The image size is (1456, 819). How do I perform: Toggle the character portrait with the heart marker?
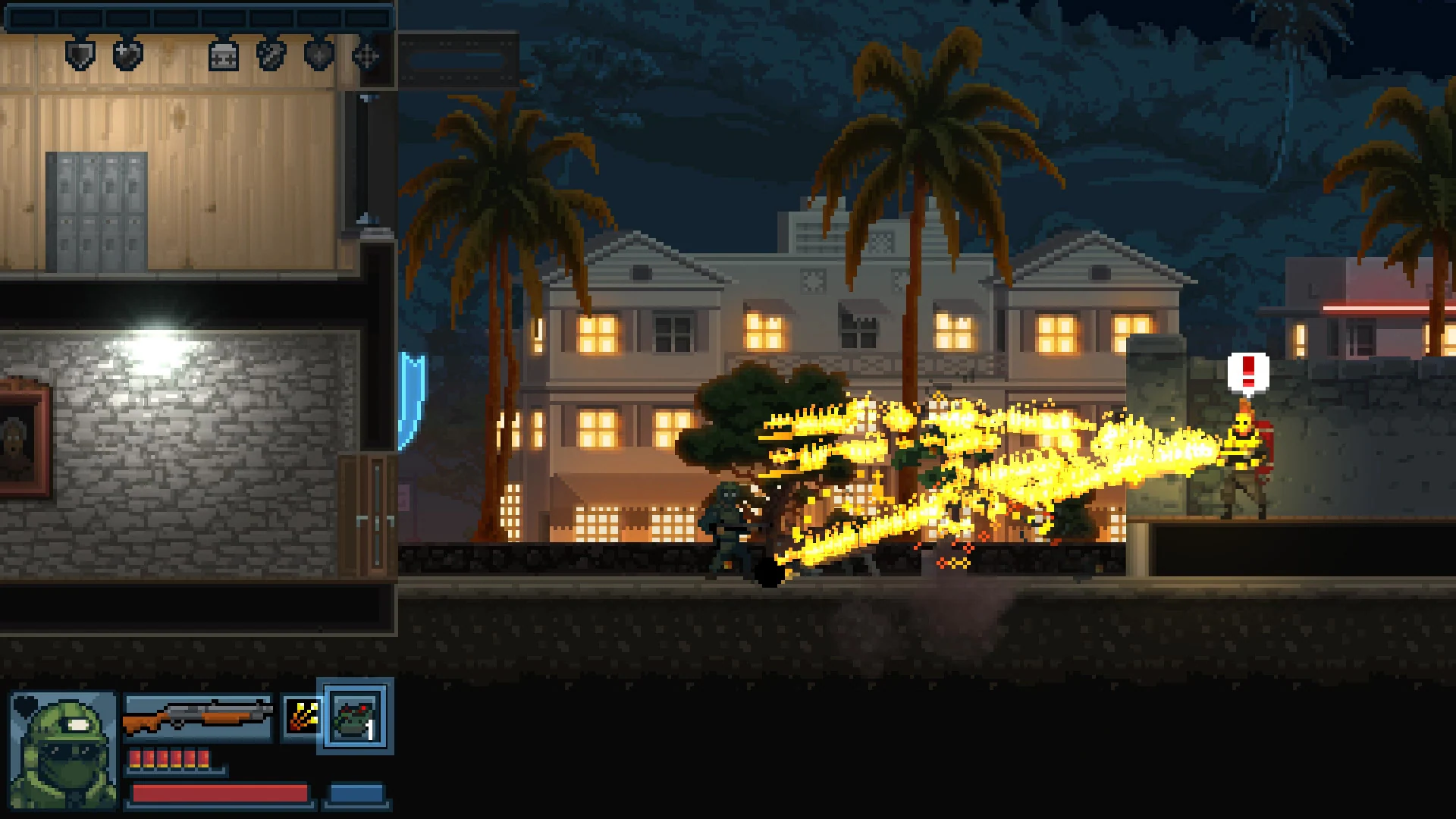64,747
